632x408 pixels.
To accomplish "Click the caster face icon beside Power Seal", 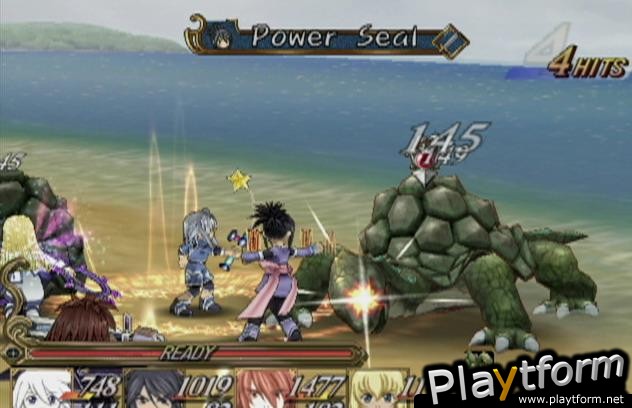I will pyautogui.click(x=223, y=38).
